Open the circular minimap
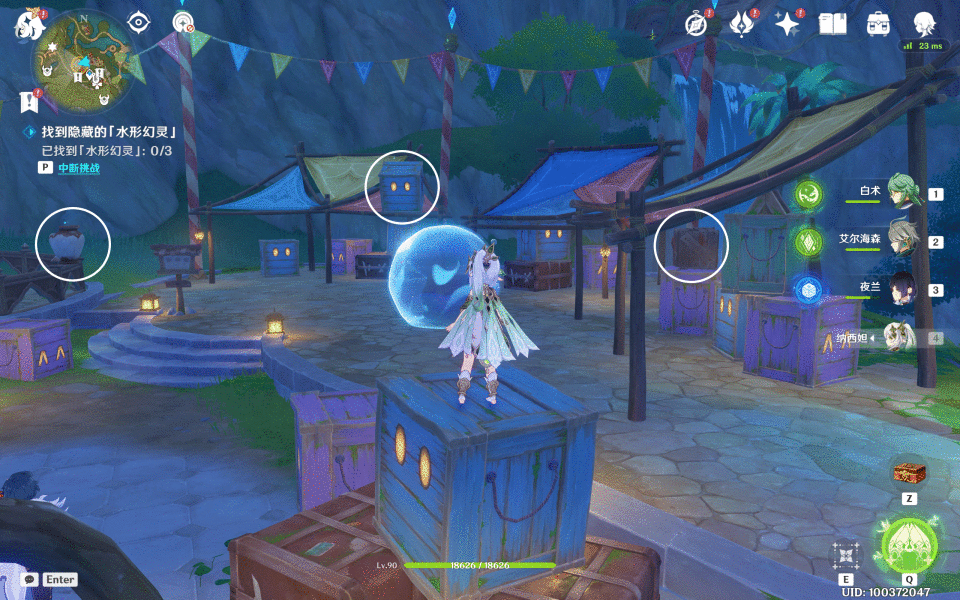Screen dimensions: 960x600 tap(83, 62)
